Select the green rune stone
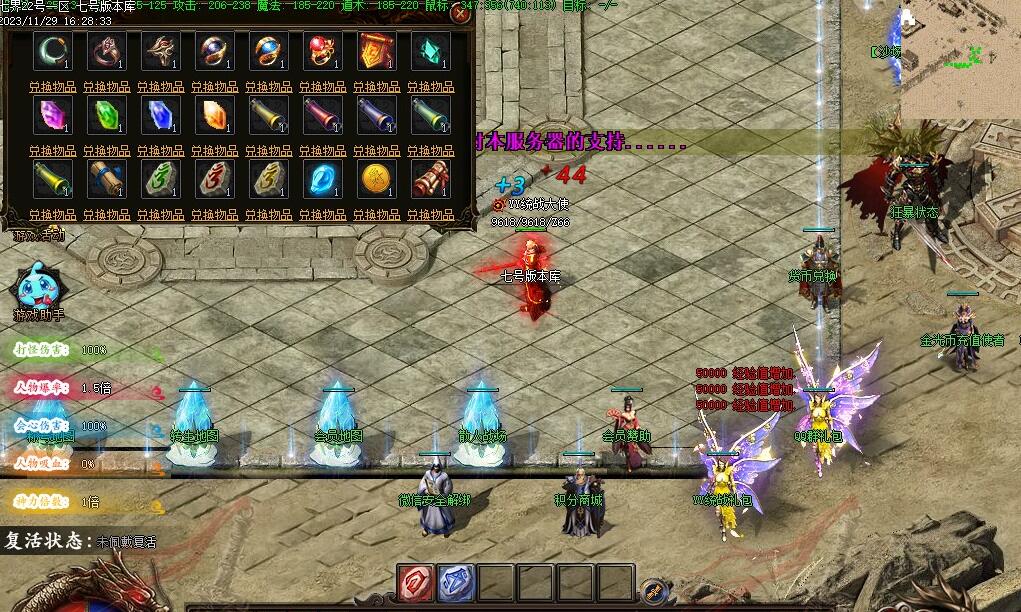Viewport: 1021px width, 612px height. click(x=160, y=179)
